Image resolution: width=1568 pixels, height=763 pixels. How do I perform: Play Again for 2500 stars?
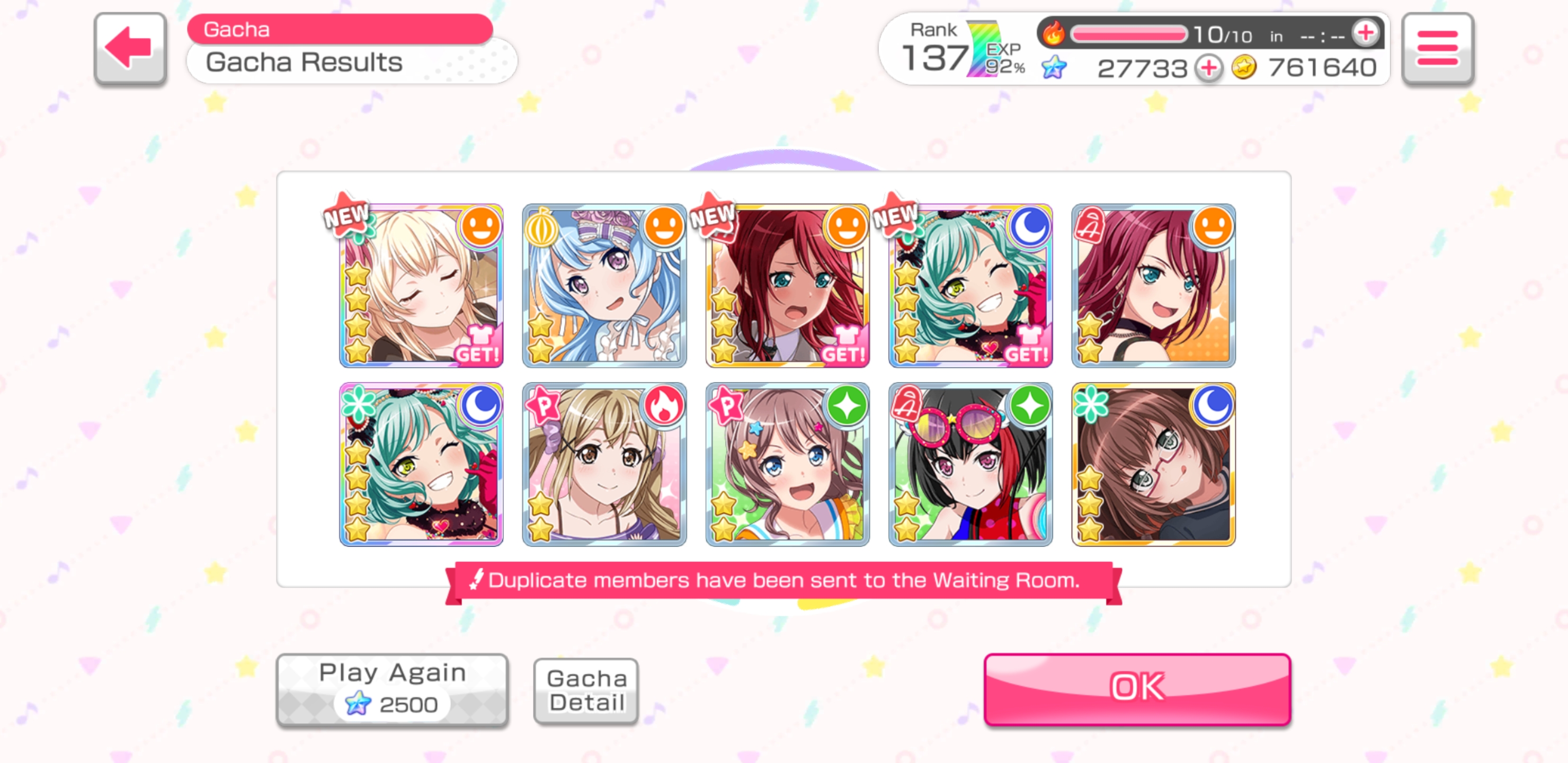tap(392, 689)
